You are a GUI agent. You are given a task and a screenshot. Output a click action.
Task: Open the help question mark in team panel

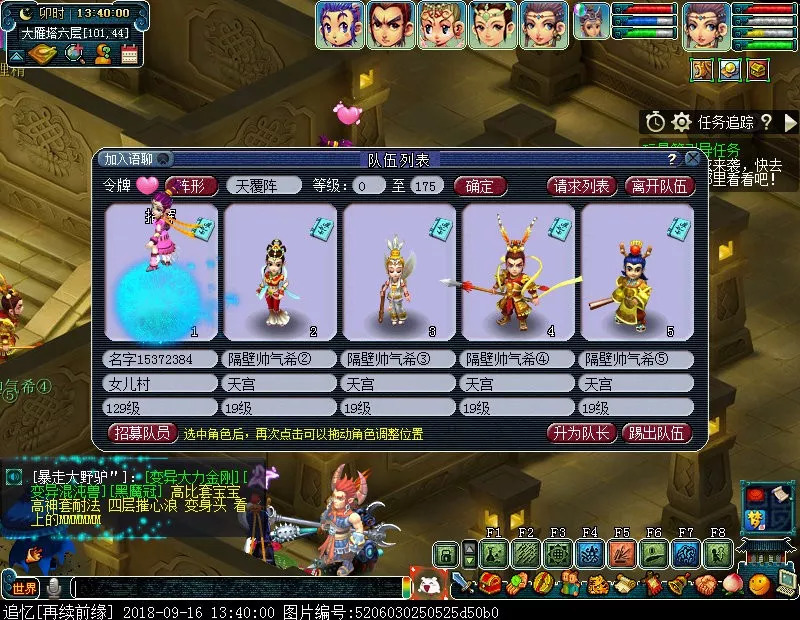tap(673, 159)
